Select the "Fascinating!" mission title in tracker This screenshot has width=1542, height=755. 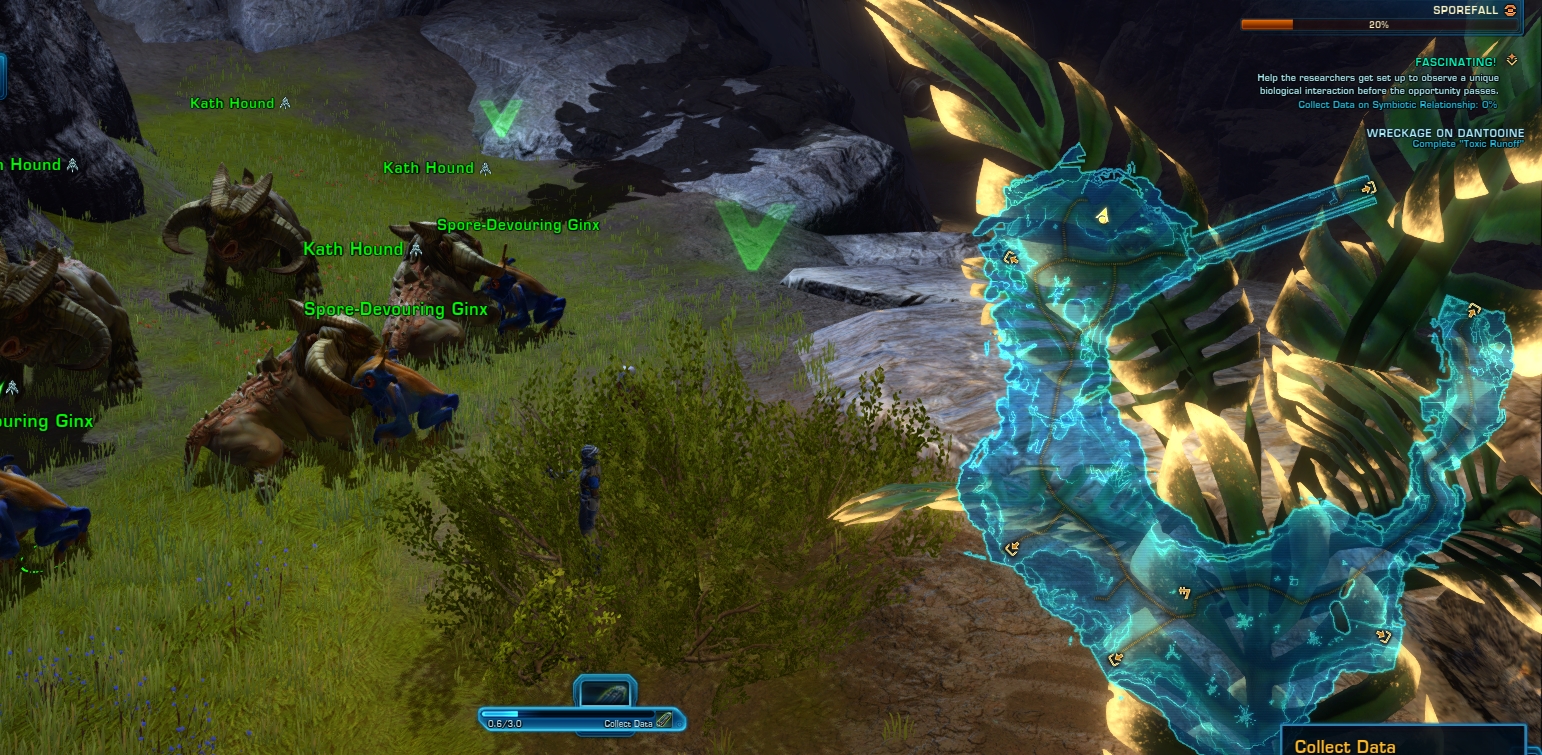click(1456, 62)
